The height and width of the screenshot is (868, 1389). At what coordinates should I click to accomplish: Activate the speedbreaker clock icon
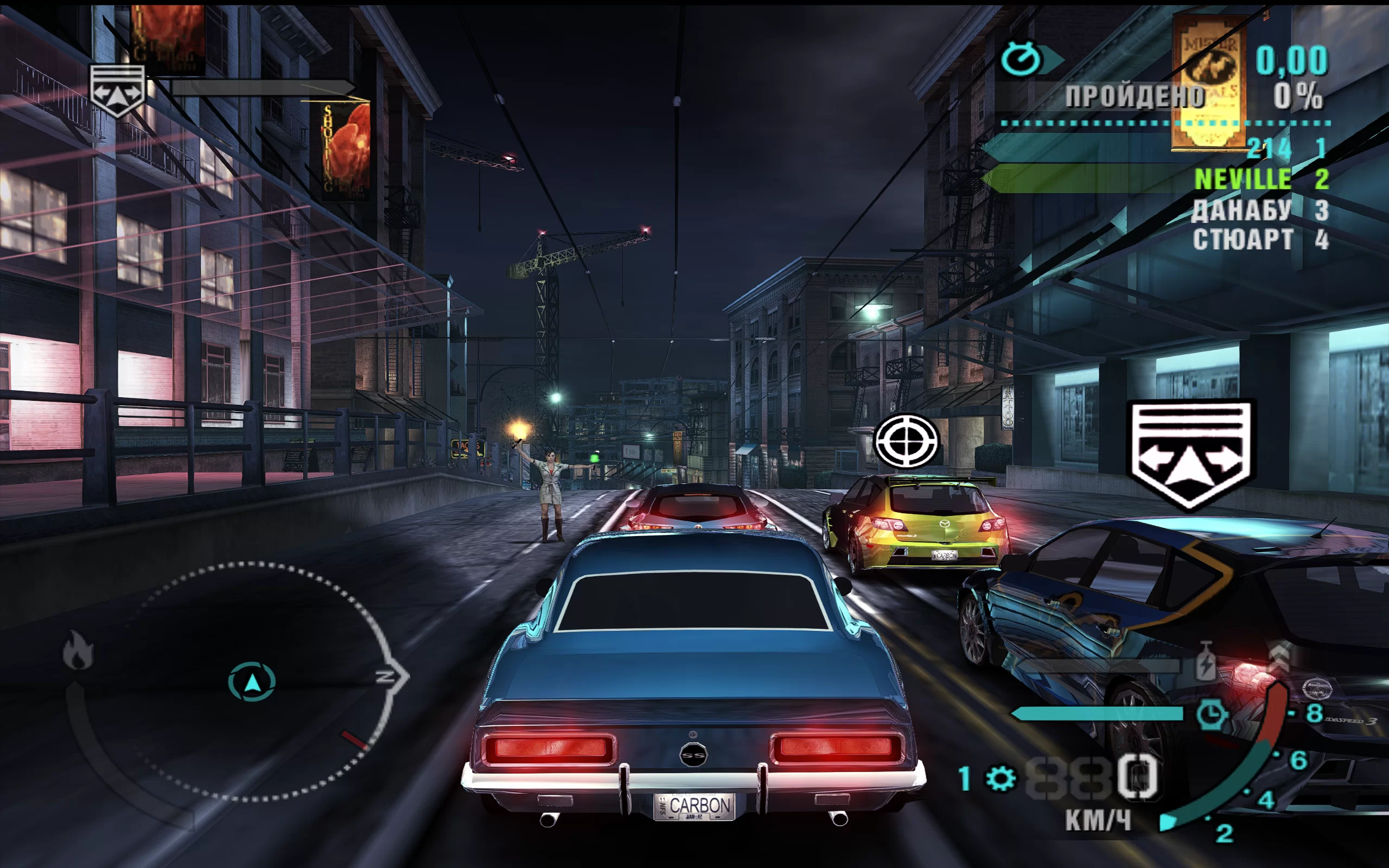[1212, 714]
